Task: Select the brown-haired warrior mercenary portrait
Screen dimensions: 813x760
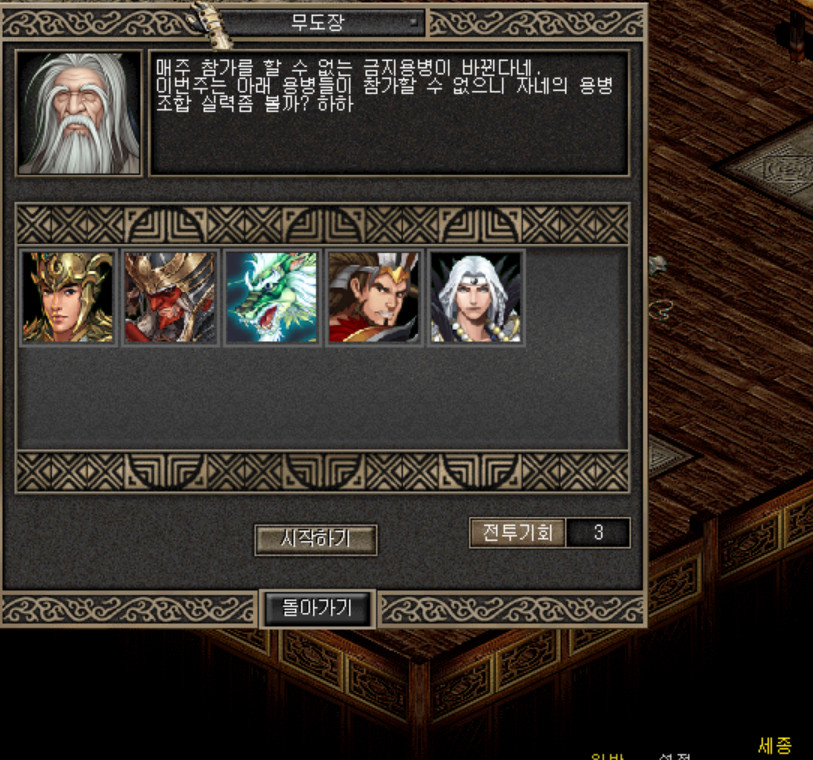Action: [374, 297]
